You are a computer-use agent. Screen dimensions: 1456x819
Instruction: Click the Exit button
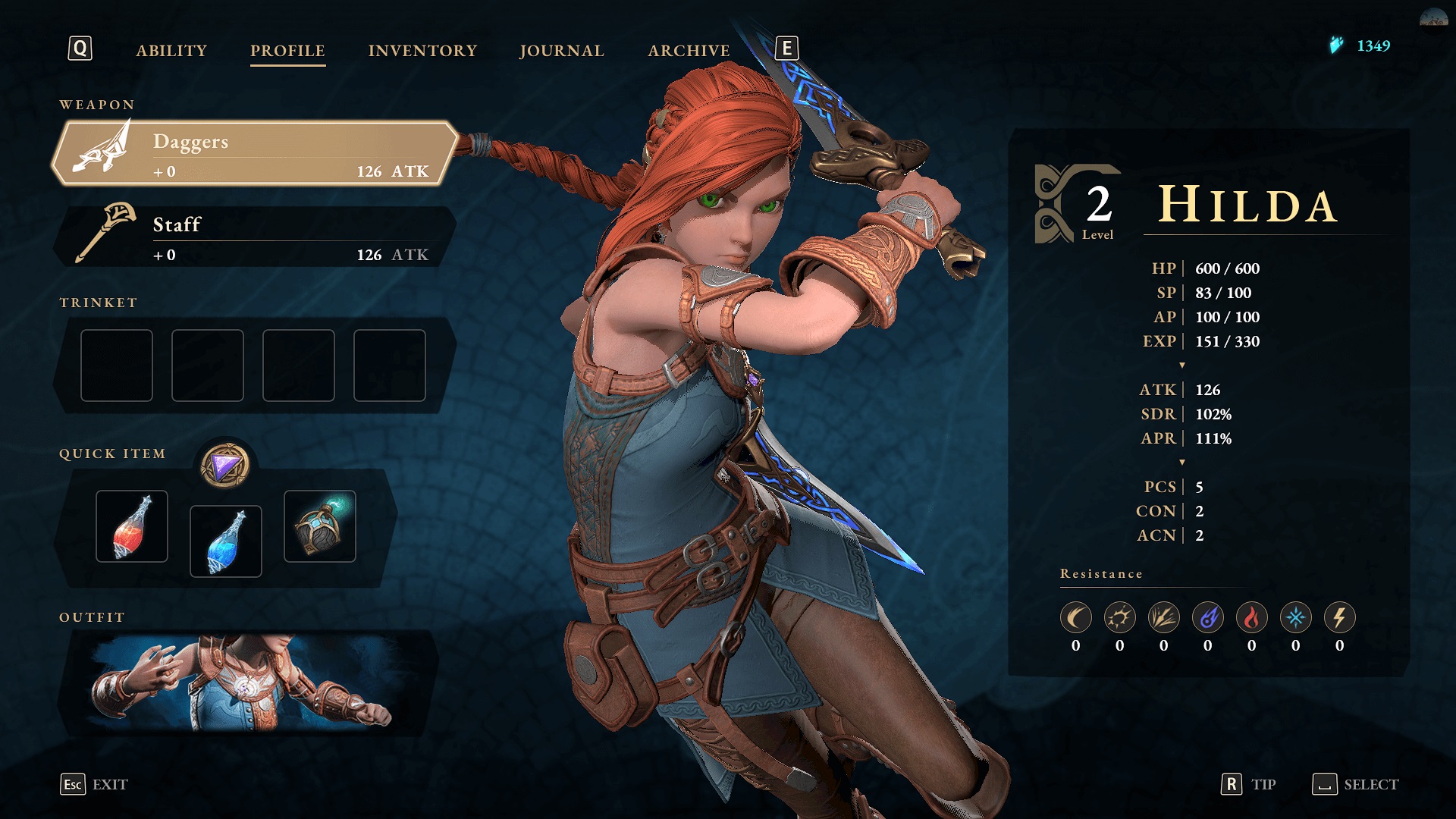tap(95, 784)
